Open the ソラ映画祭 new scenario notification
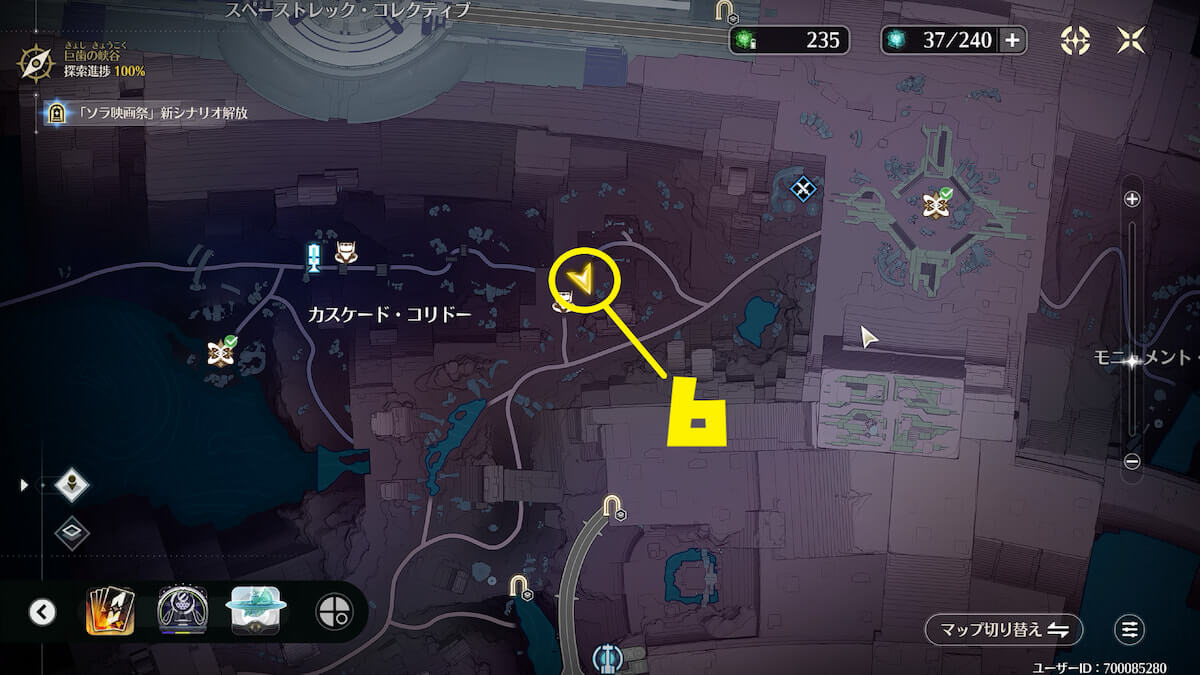The width and height of the screenshot is (1200, 675). (148, 113)
